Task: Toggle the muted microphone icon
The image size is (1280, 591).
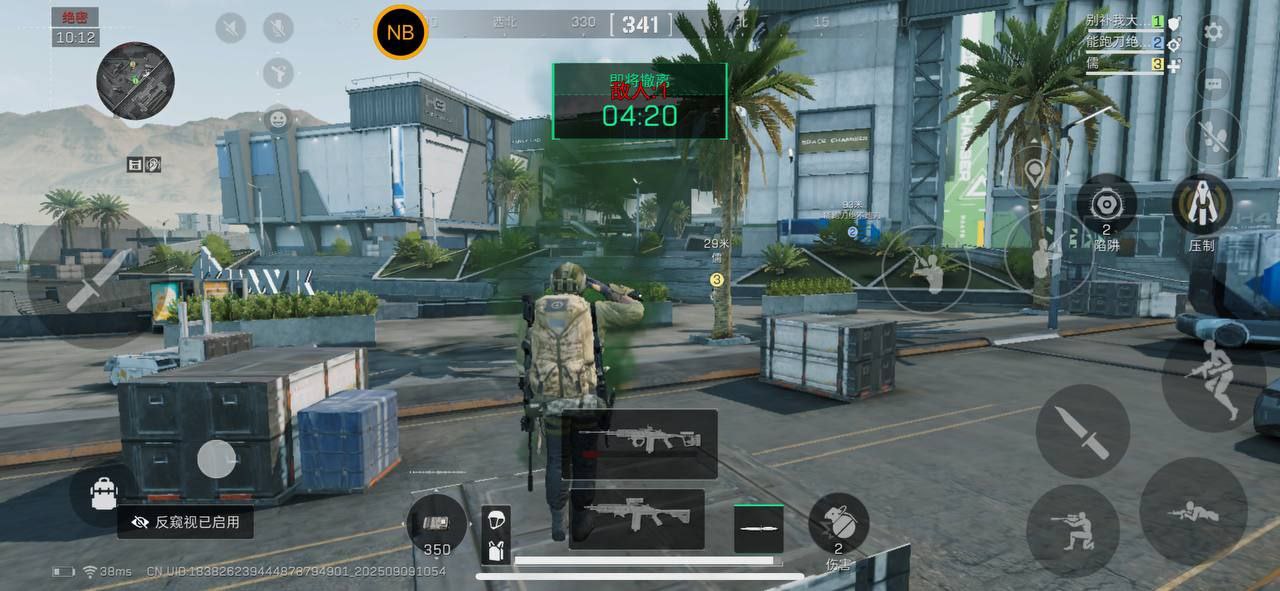Action: click(x=278, y=27)
